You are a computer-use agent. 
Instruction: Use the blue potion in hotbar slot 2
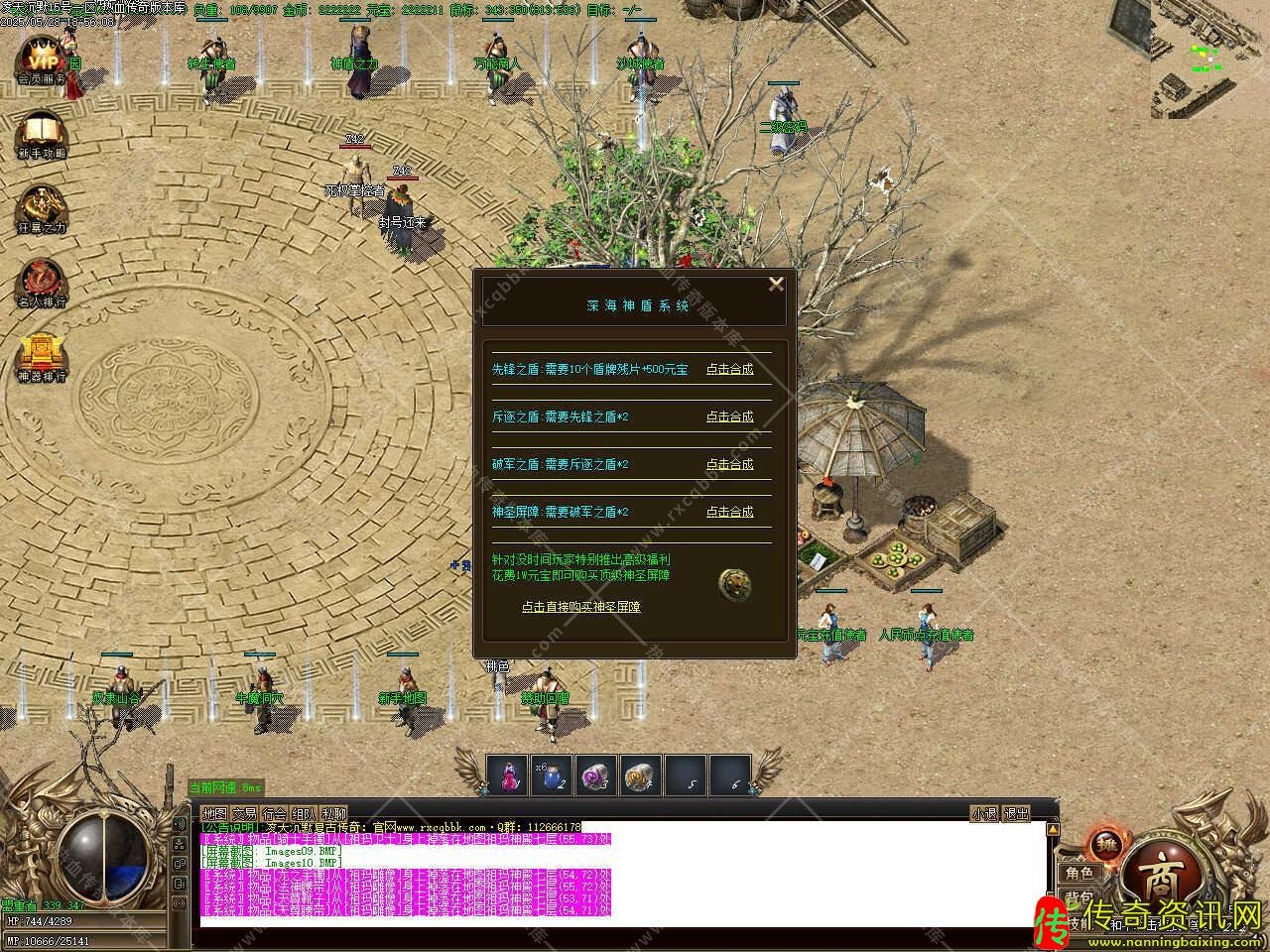pyautogui.click(x=552, y=775)
